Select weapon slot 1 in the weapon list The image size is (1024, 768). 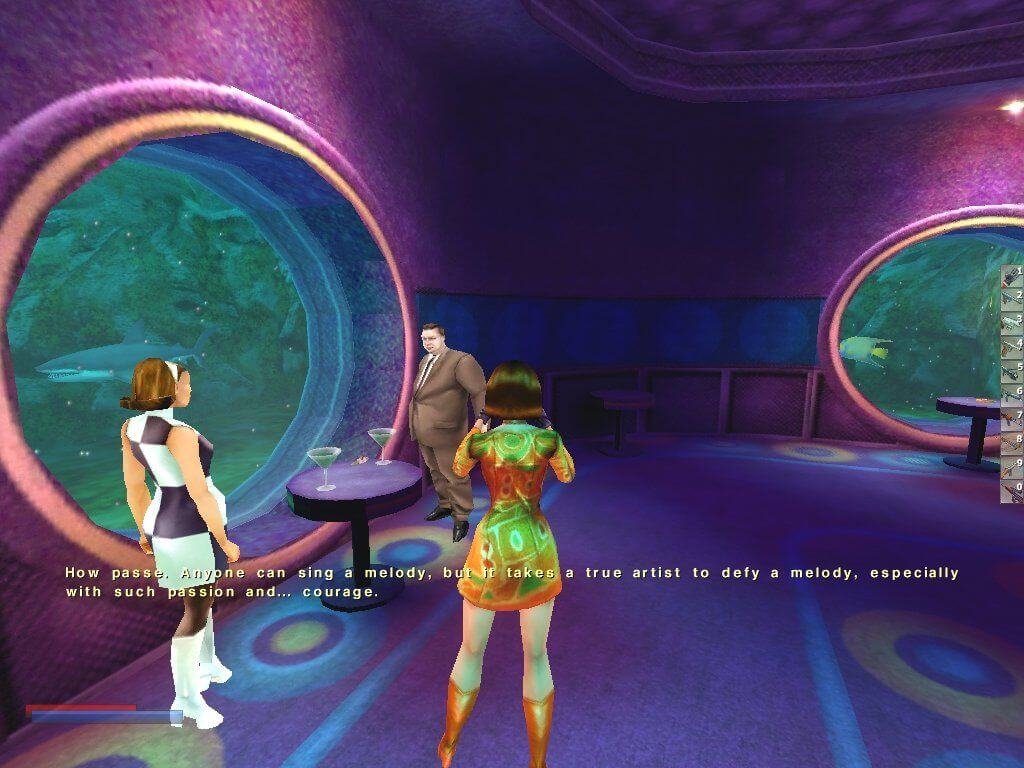(x=1012, y=276)
